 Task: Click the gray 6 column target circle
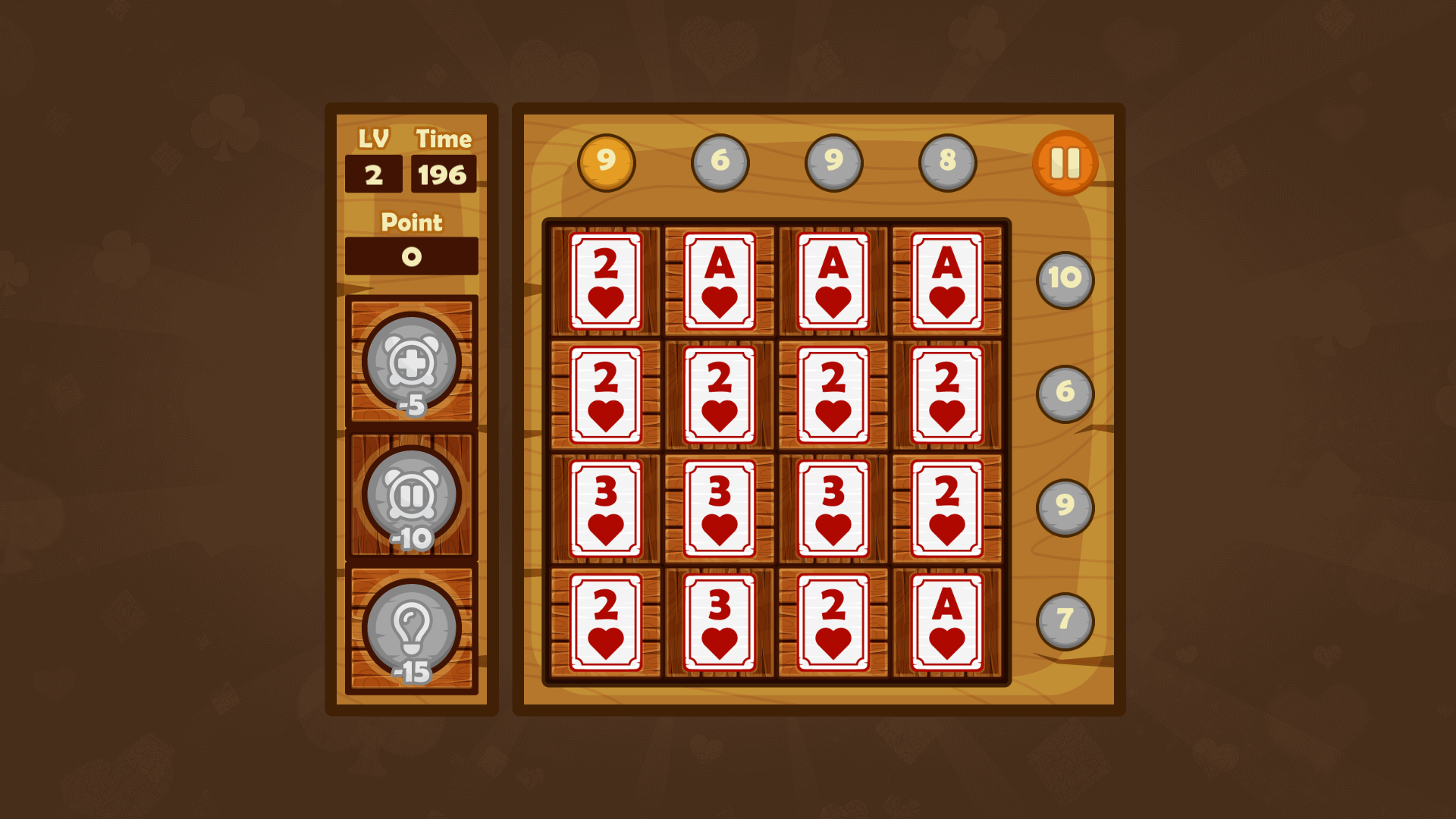(720, 161)
